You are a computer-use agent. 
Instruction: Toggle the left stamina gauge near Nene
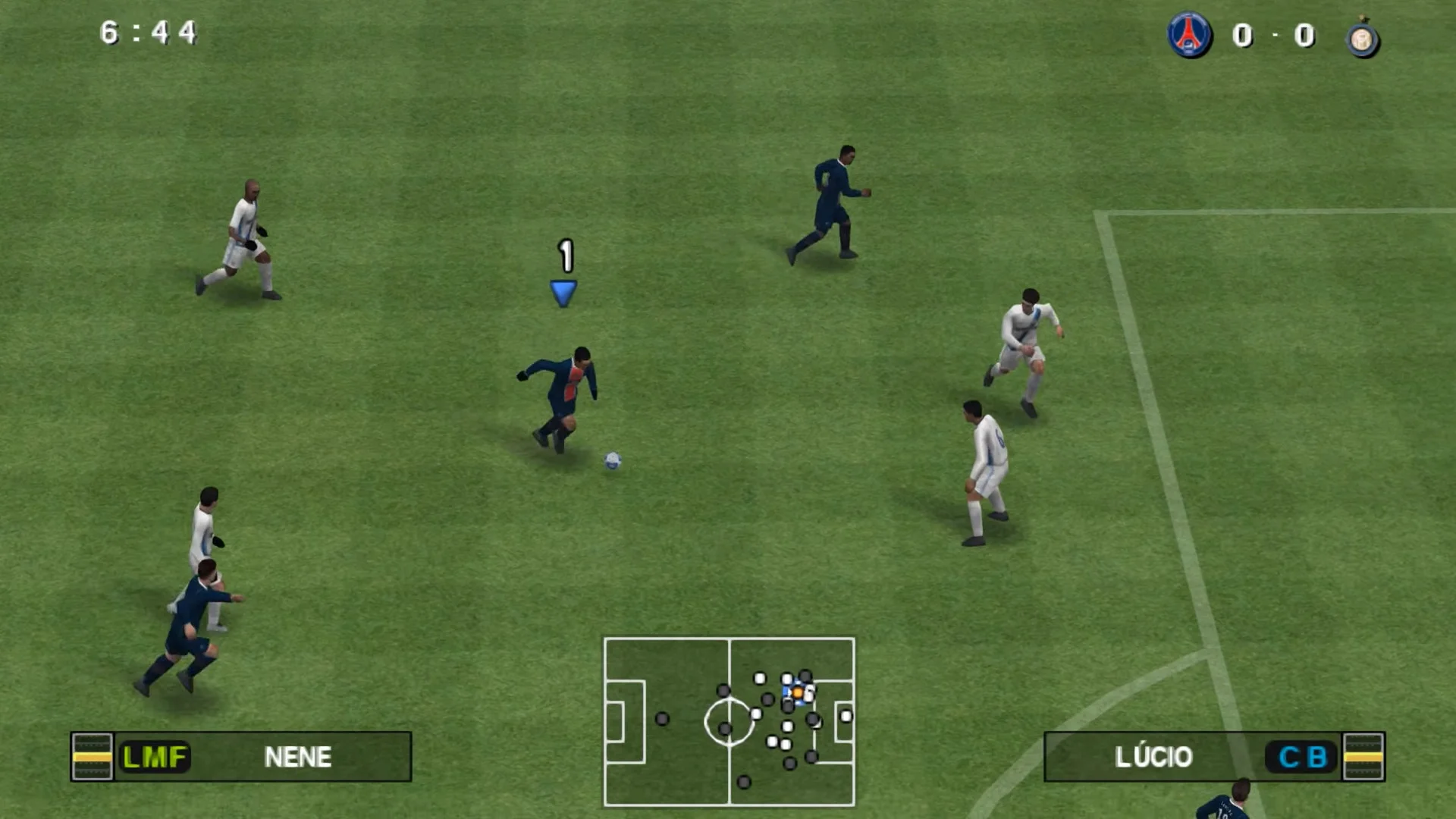[x=91, y=757]
